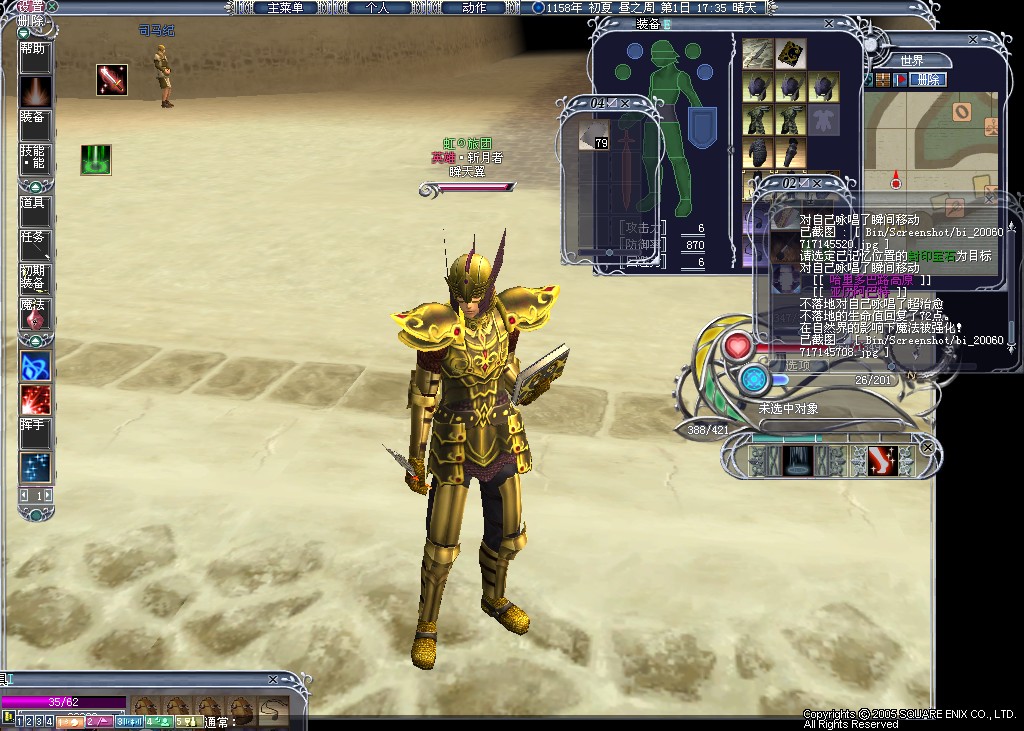This screenshot has width=1024, height=731.
Task: Open the 任务 quest shortcut
Action: click(33, 238)
